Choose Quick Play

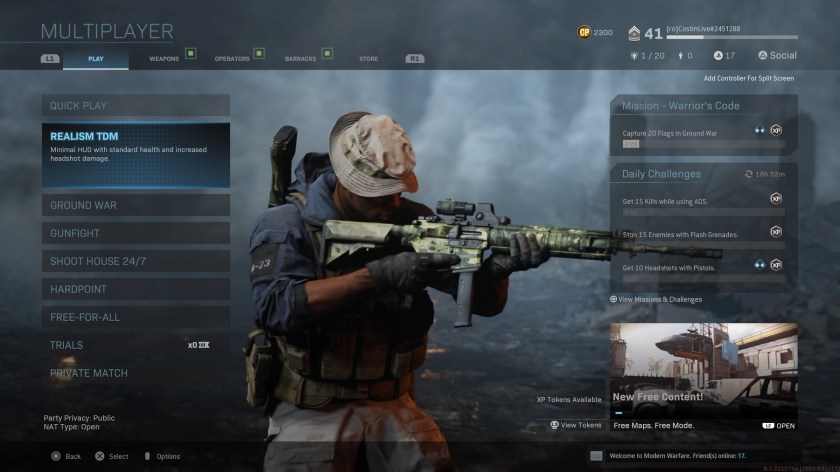click(x=135, y=105)
